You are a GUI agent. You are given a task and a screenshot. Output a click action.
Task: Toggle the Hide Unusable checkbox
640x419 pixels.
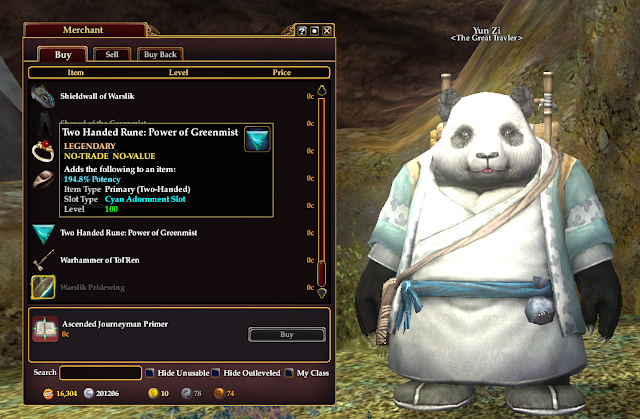coord(150,373)
